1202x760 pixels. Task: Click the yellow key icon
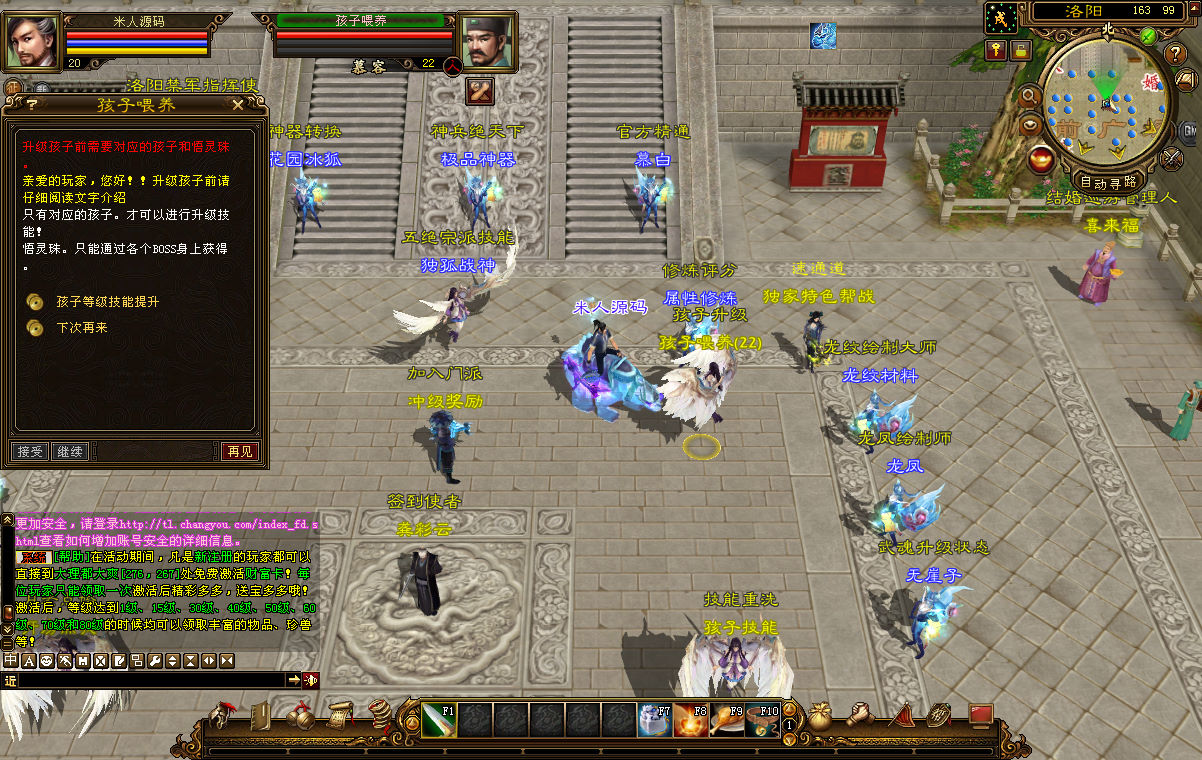coord(997,49)
